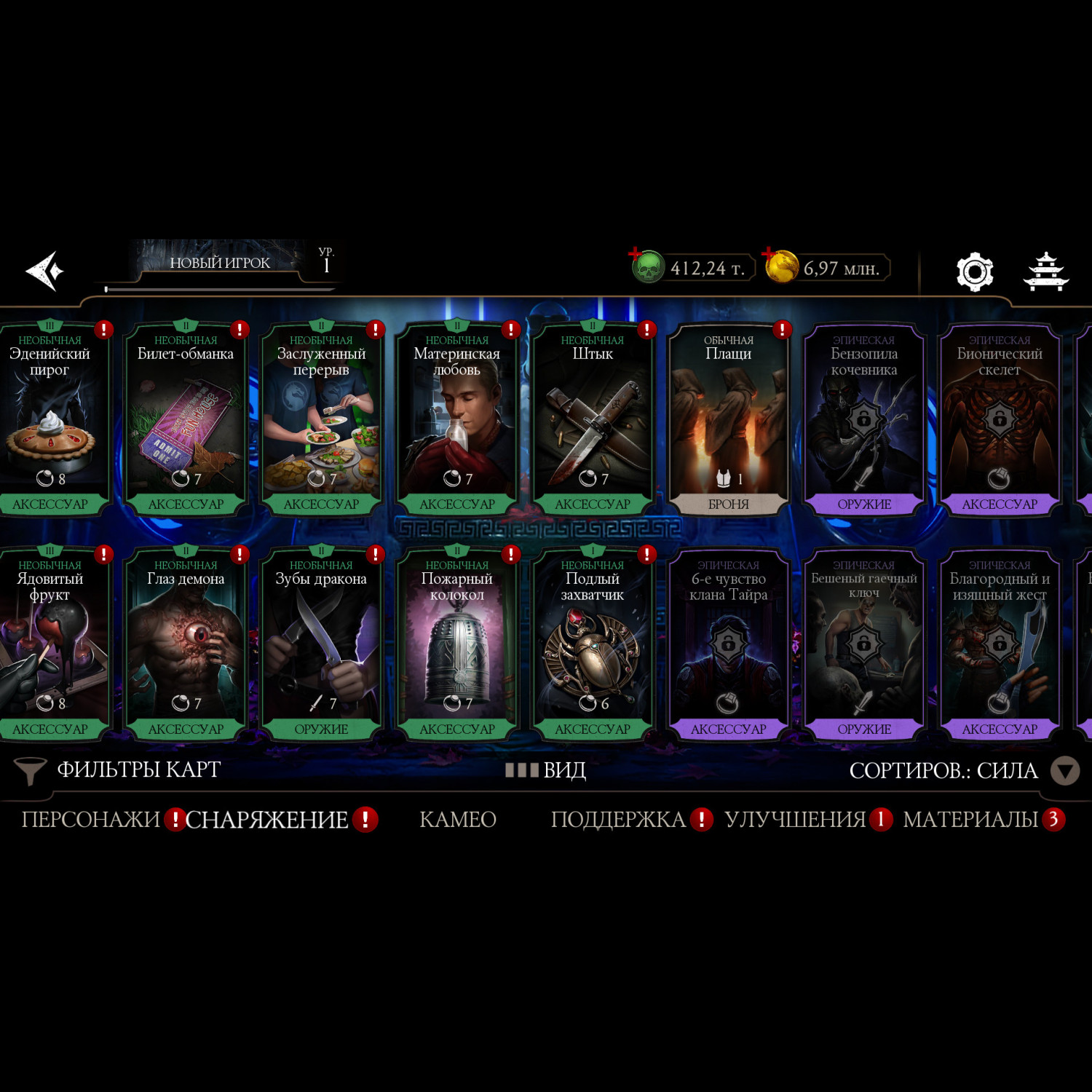Select the Подлый захватчик scarab card
Screen dimensions: 1092x1092
click(x=593, y=644)
